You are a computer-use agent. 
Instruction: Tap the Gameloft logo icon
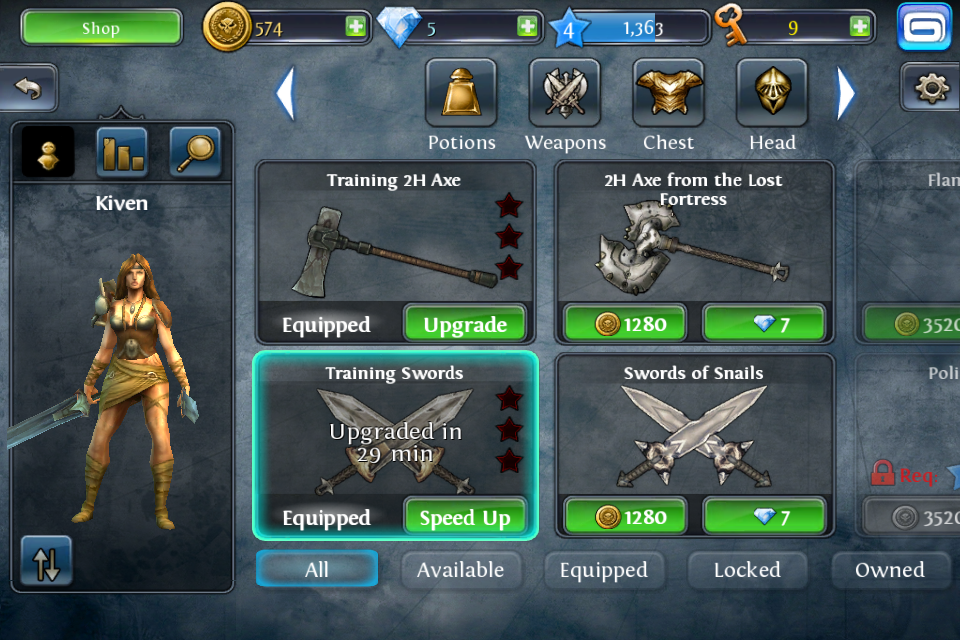coord(923,27)
